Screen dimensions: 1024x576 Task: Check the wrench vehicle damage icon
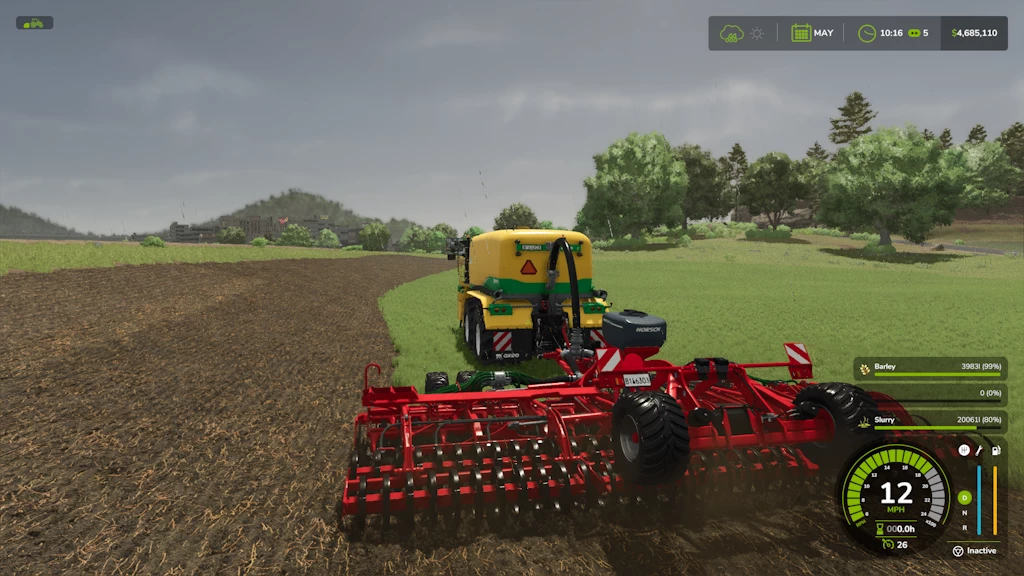(x=979, y=451)
